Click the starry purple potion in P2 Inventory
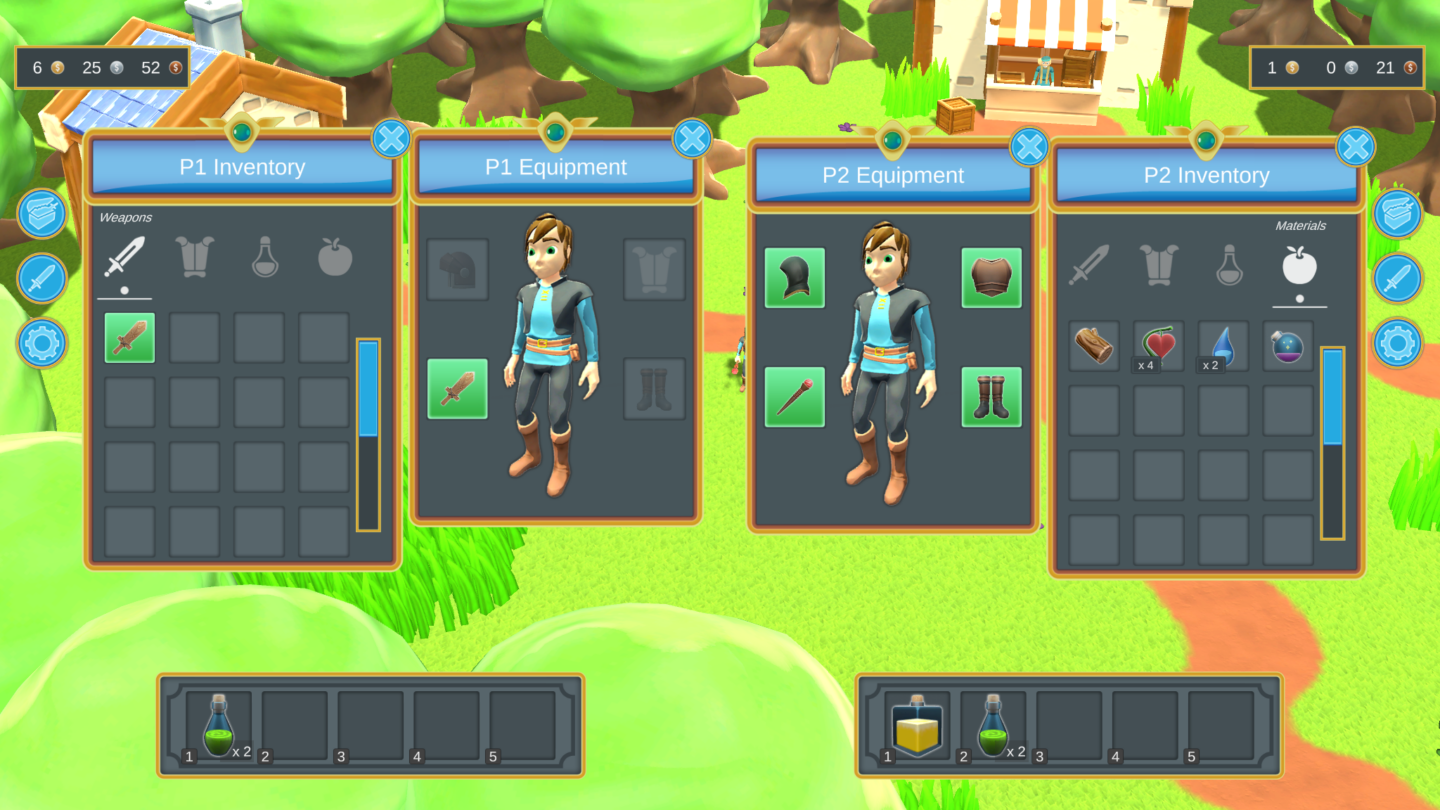The image size is (1440, 810). point(1287,345)
